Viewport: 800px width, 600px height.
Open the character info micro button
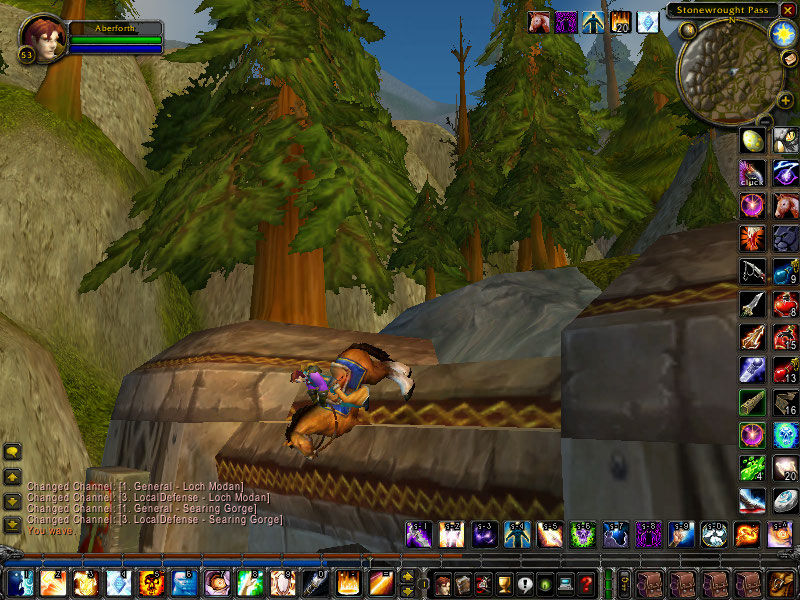click(442, 583)
